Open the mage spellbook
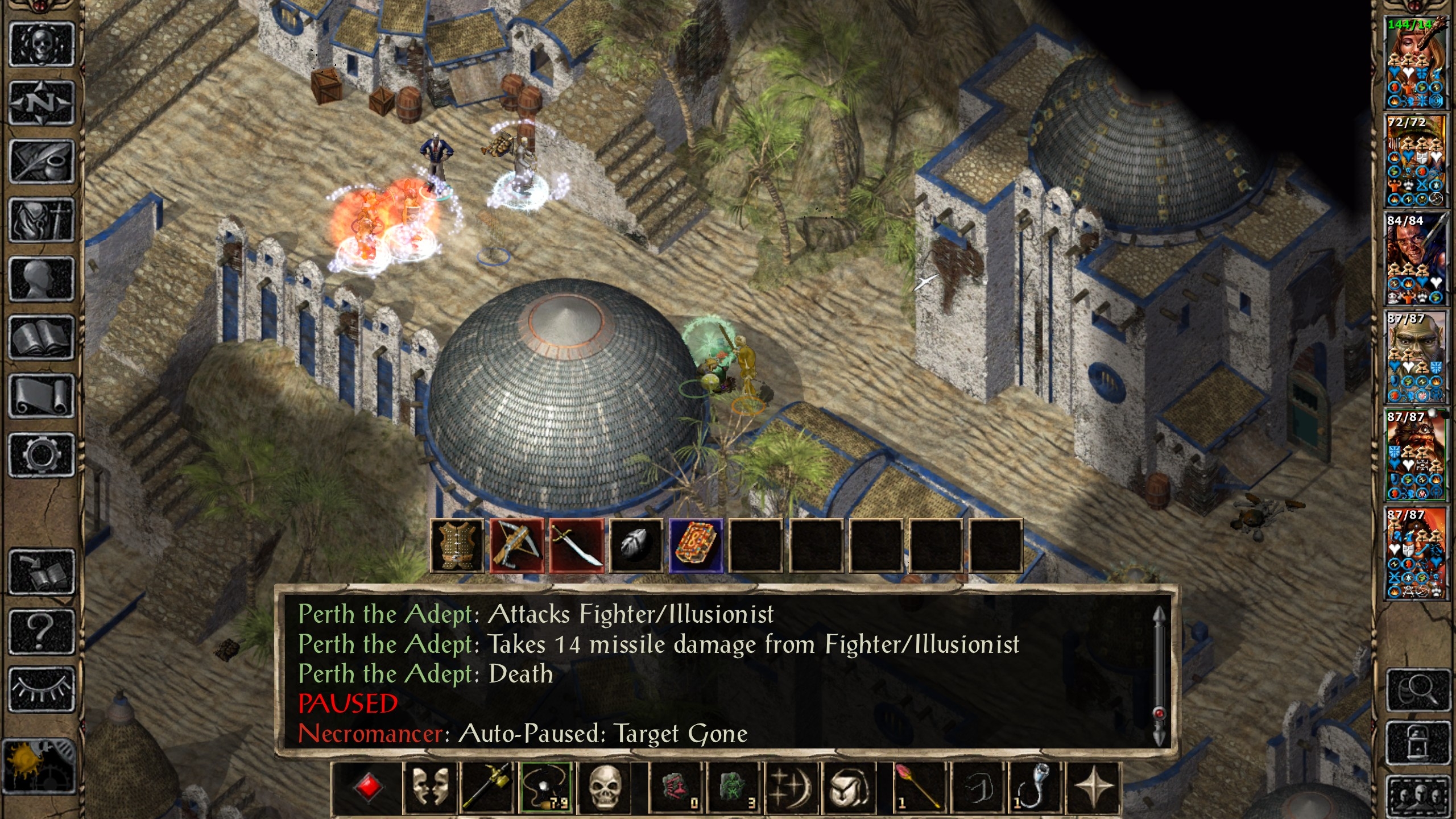Screen dimensions: 1456x819 pos(42,338)
